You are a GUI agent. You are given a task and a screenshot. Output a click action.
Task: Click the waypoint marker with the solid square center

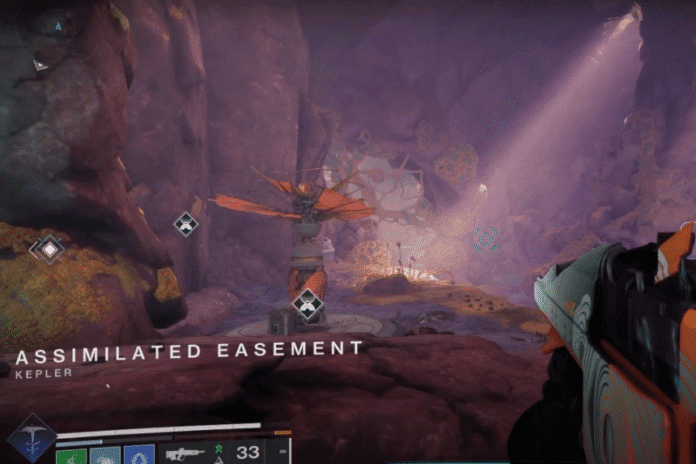click(49, 248)
